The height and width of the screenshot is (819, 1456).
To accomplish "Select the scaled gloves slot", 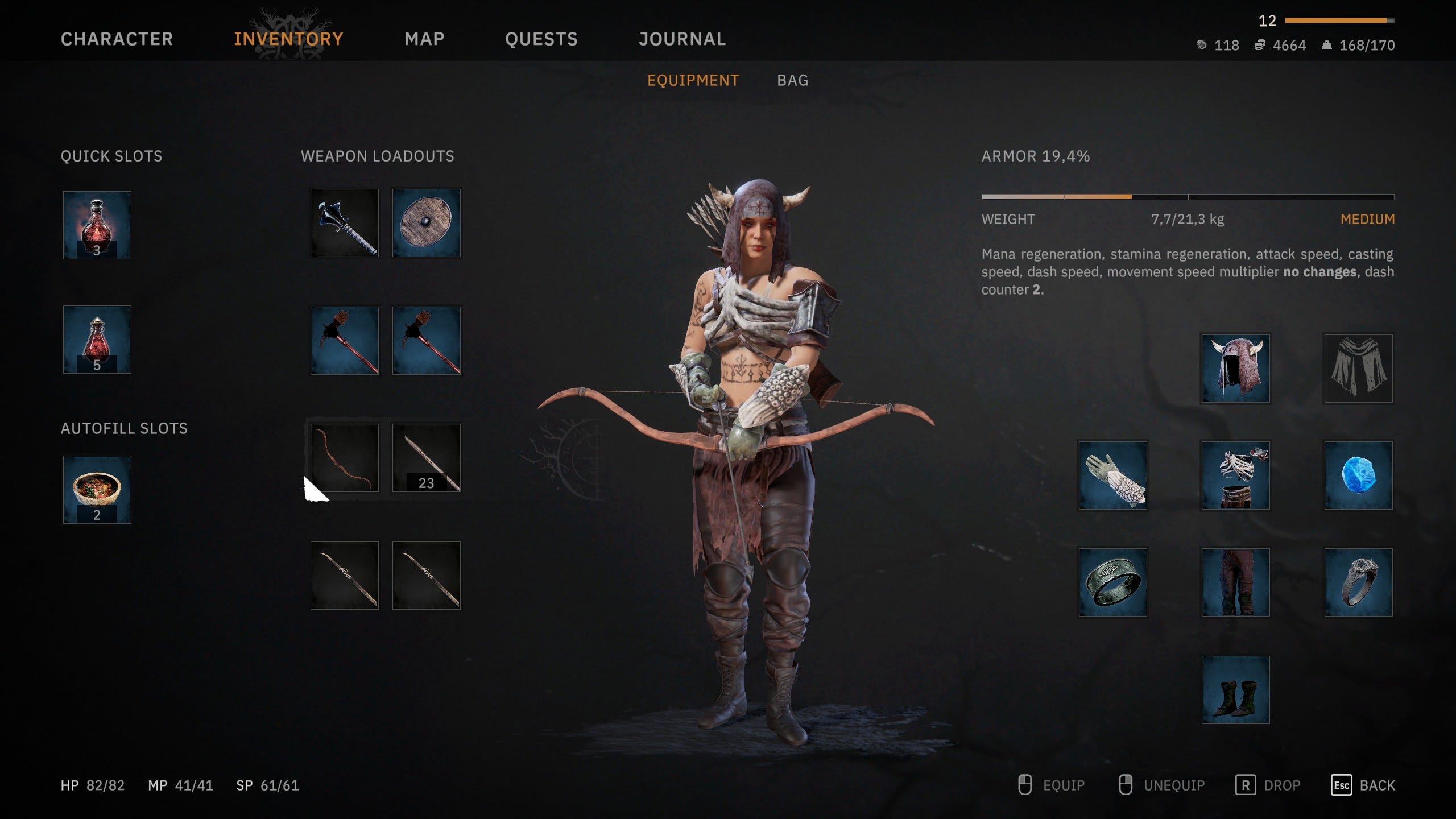I will pyautogui.click(x=1112, y=475).
